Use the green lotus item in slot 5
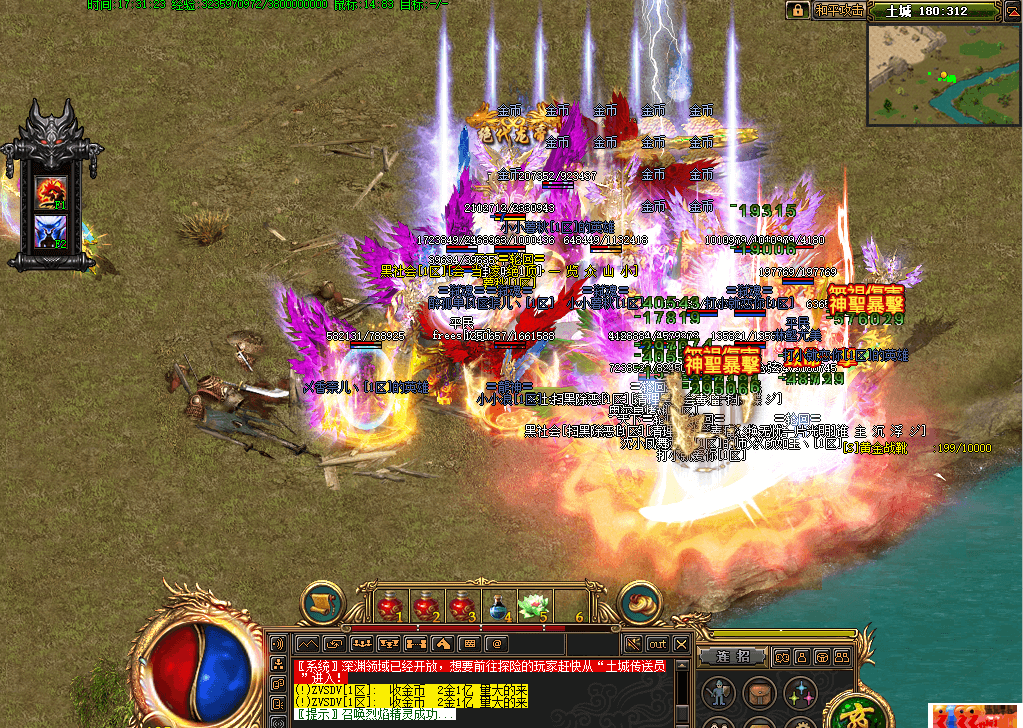 tap(532, 604)
